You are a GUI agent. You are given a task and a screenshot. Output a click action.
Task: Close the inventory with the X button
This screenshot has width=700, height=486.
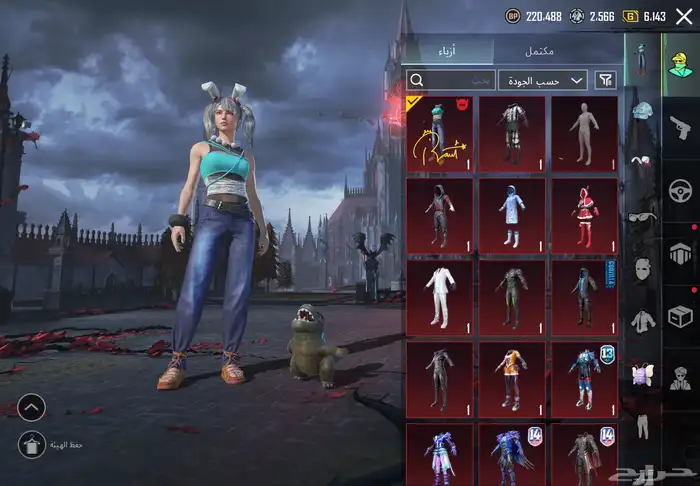(683, 16)
